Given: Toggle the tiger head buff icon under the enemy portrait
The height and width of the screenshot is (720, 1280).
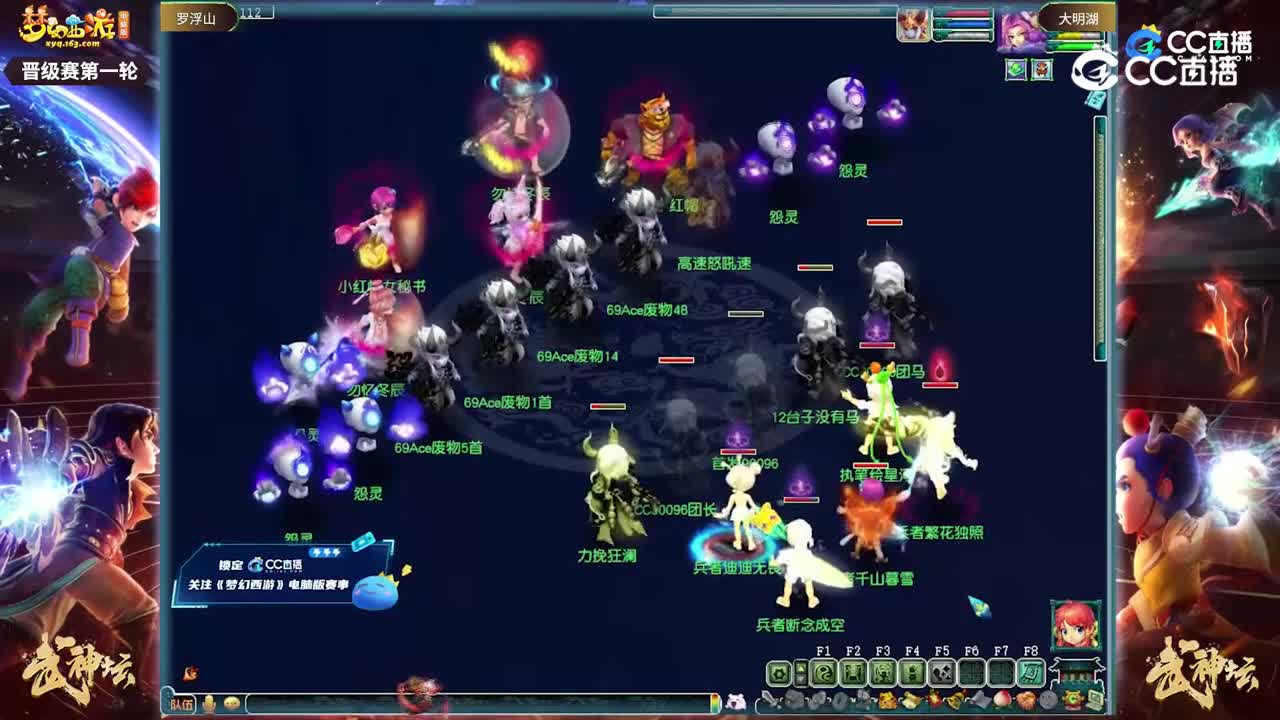Looking at the screenshot, I should pyautogui.click(x=1041, y=70).
